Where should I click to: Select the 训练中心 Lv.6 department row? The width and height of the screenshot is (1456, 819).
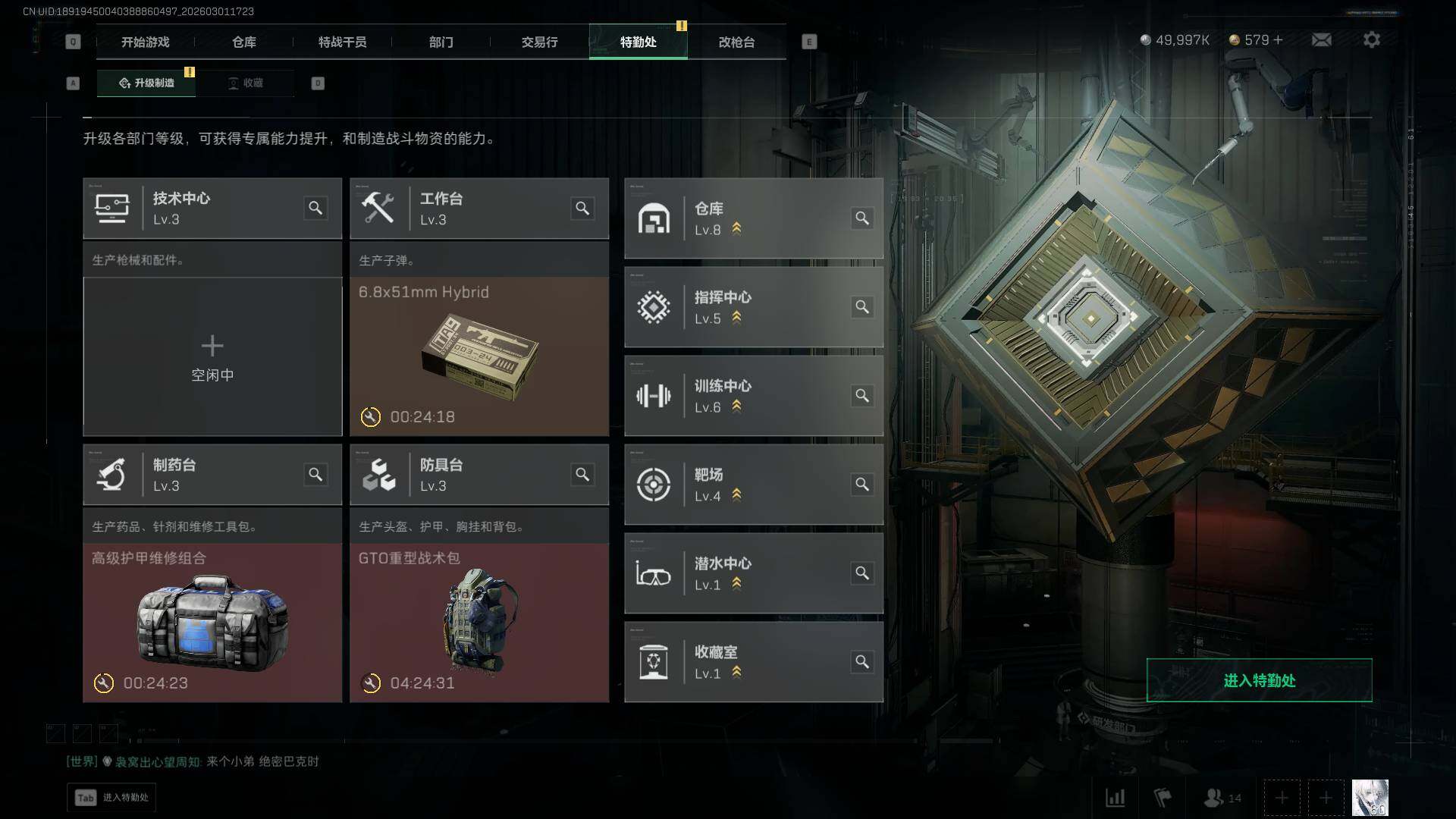coord(753,396)
